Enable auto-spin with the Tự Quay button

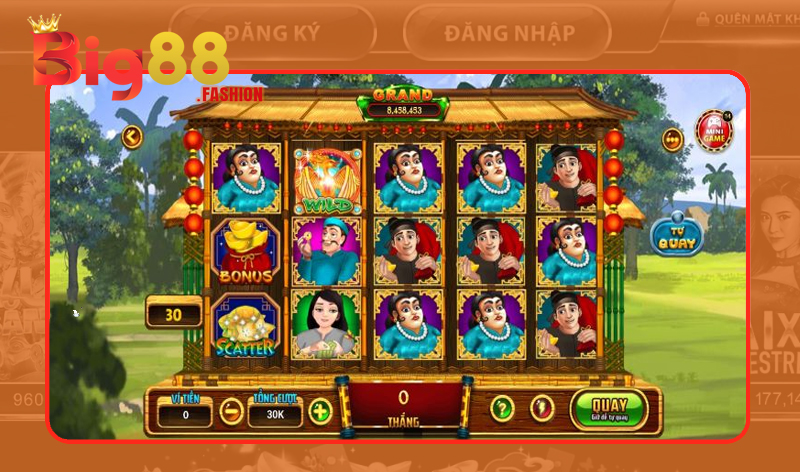[676, 234]
